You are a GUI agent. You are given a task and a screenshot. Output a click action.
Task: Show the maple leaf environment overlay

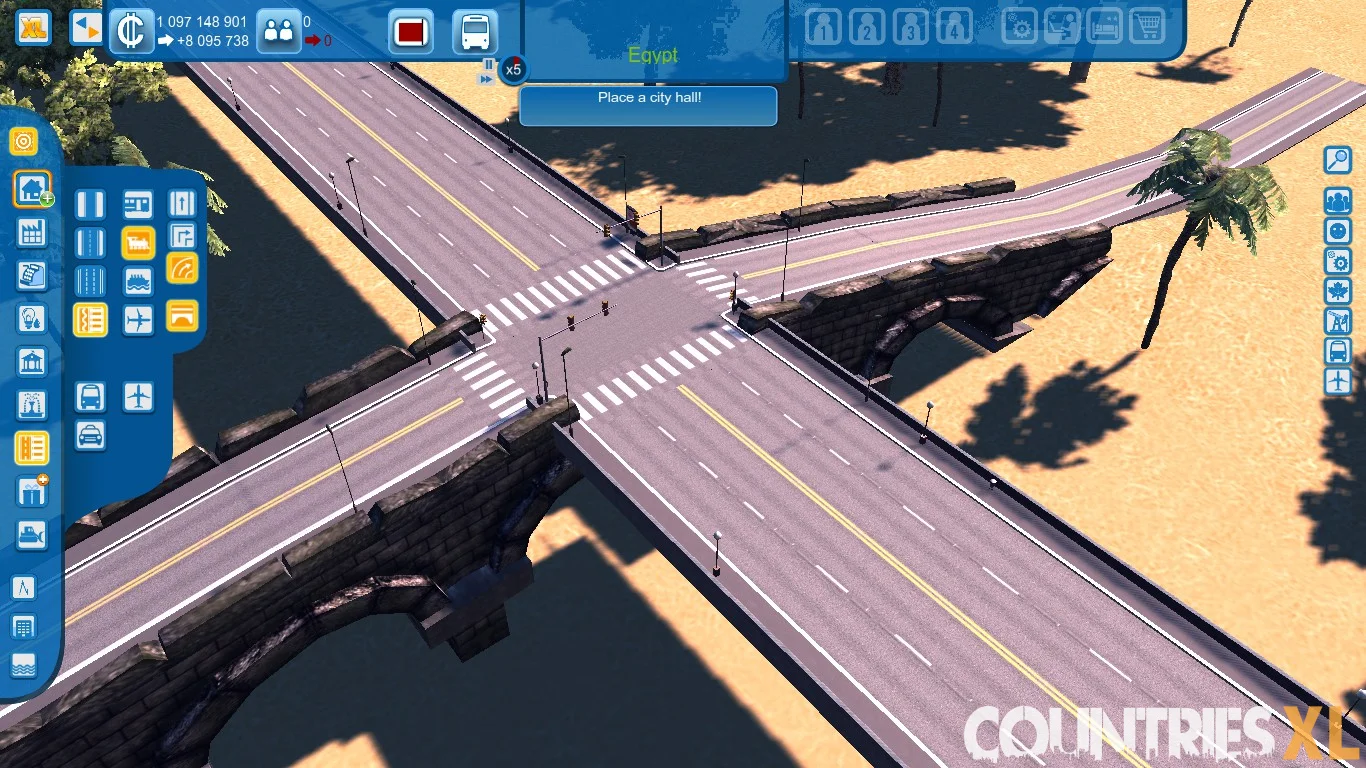(x=1337, y=291)
